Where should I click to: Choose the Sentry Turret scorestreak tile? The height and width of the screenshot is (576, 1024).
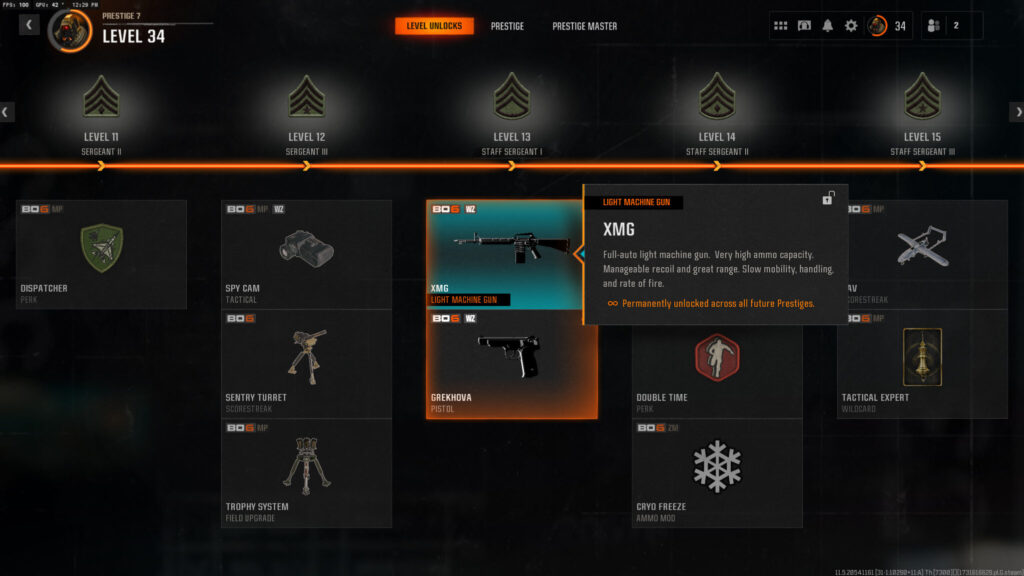coord(307,363)
